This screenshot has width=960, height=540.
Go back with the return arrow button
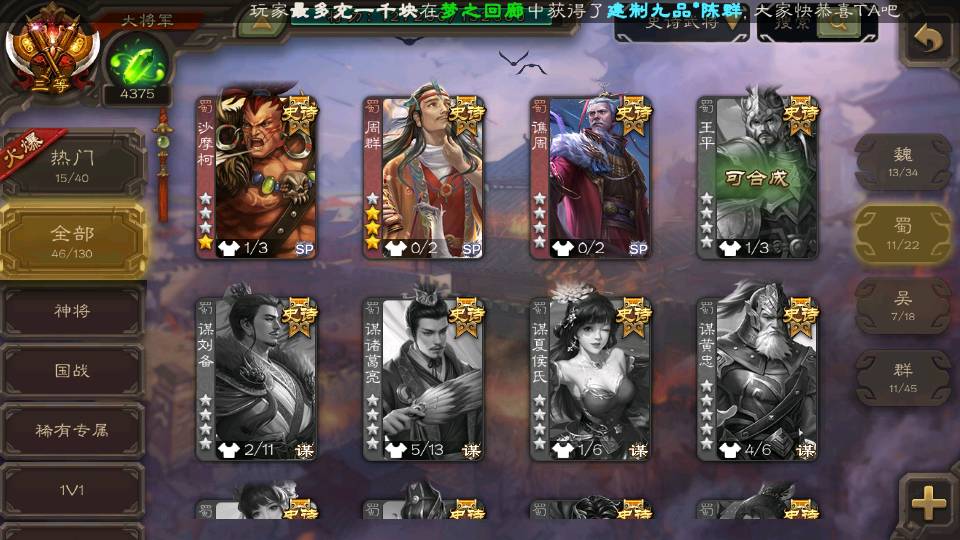928,41
